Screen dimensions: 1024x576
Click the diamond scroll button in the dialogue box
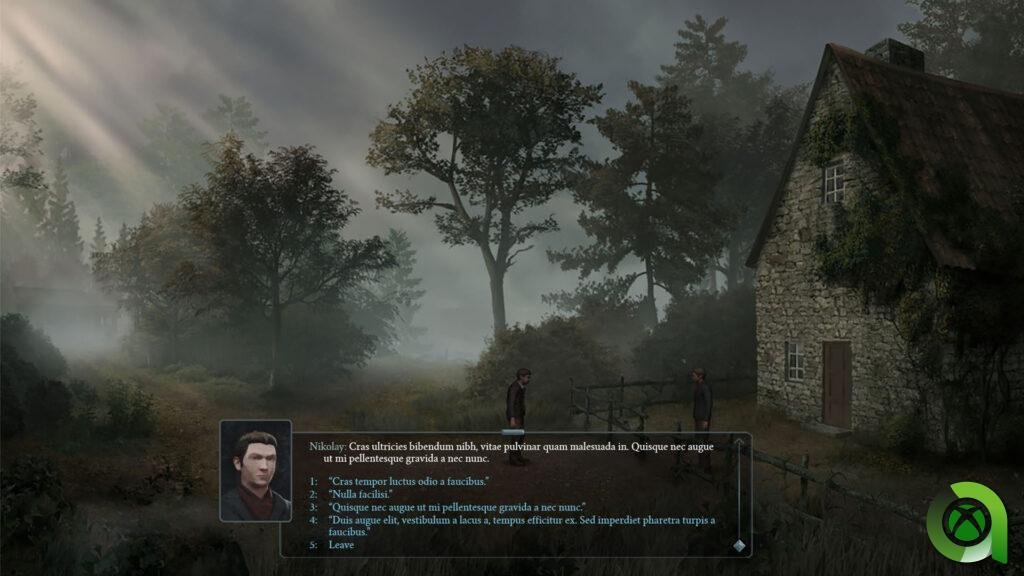pos(739,545)
